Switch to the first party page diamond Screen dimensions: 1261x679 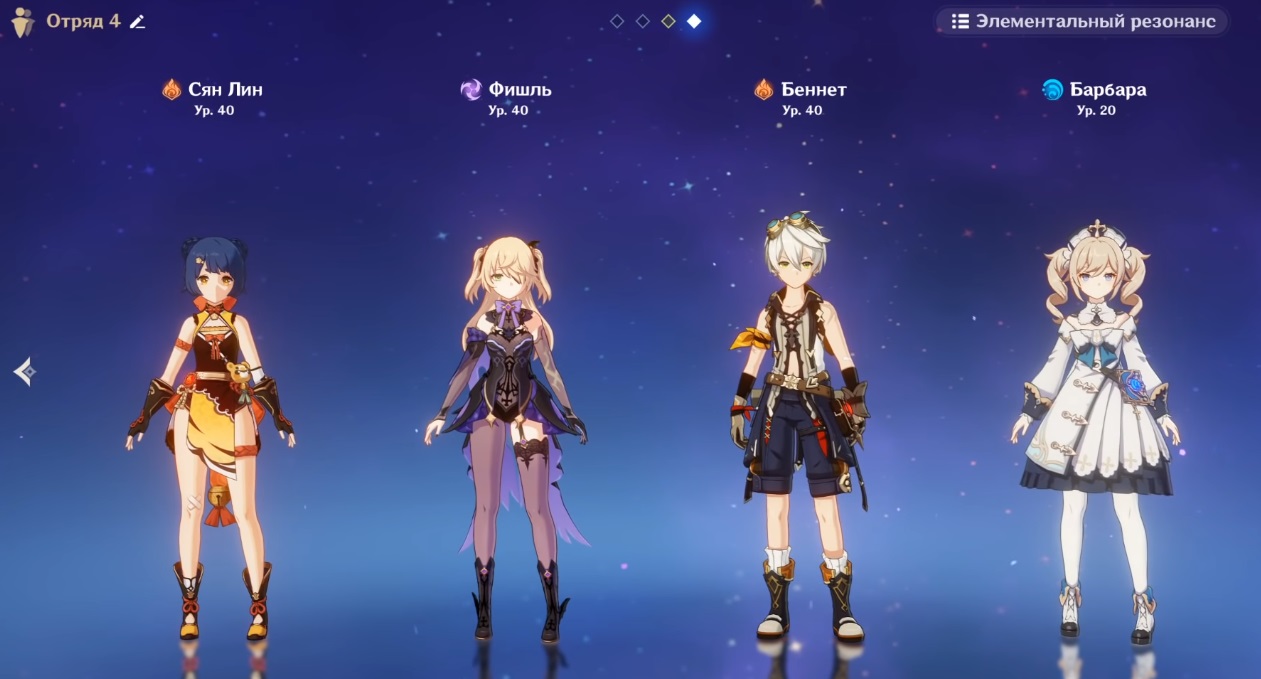617,21
